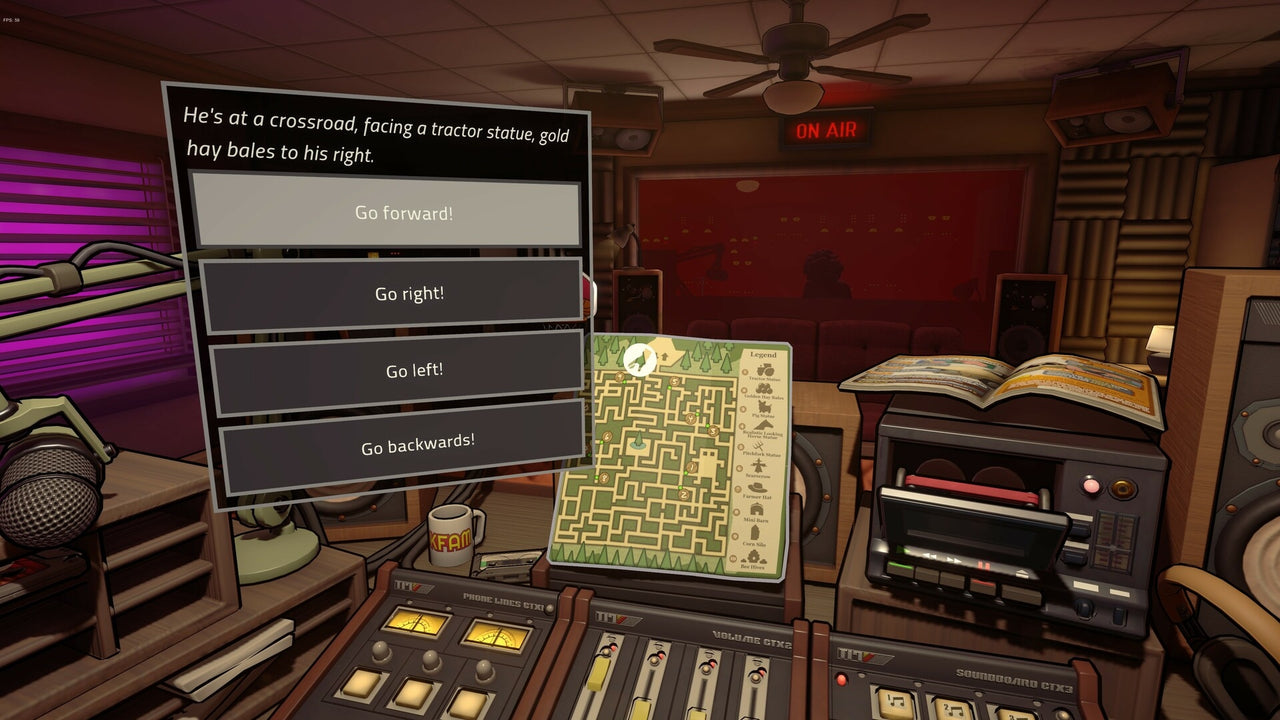Screen dimensions: 1280x720
Task: Select the Mini Barn icon in the Legend
Action: pos(757,507)
